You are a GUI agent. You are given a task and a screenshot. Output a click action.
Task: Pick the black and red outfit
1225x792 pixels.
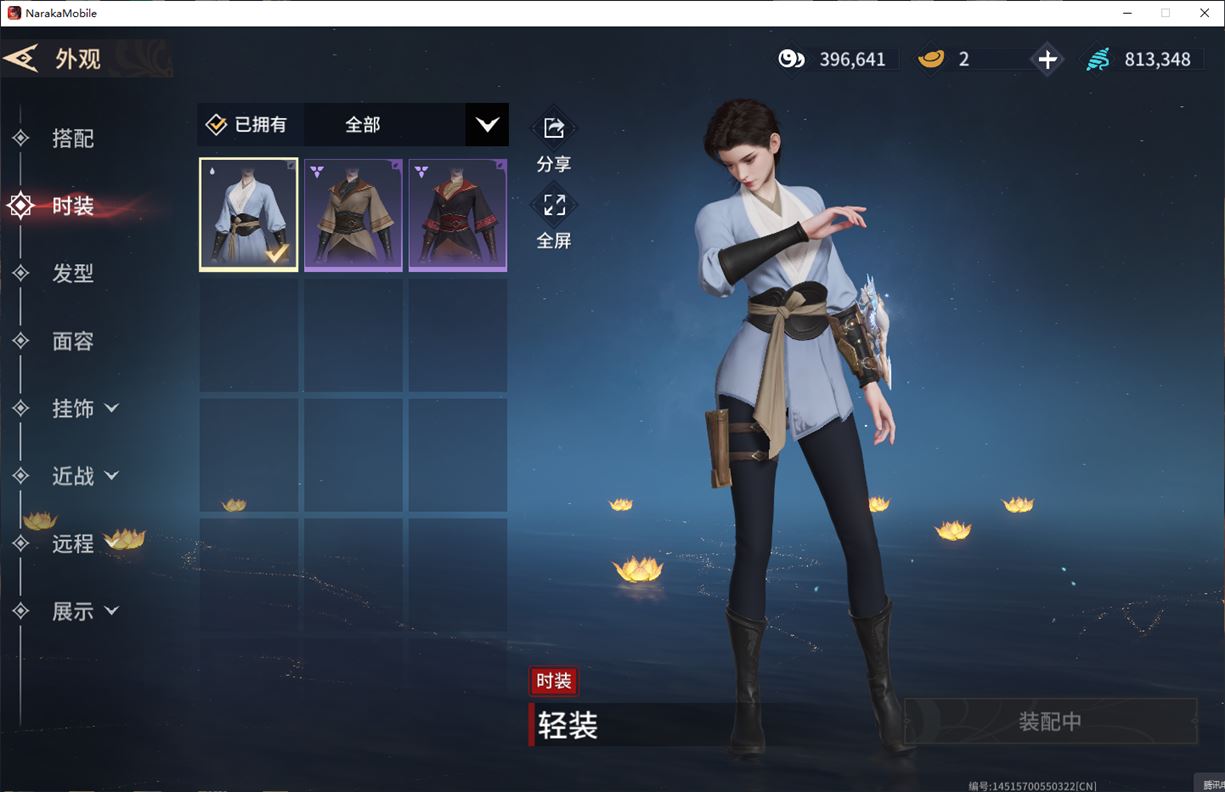point(458,214)
